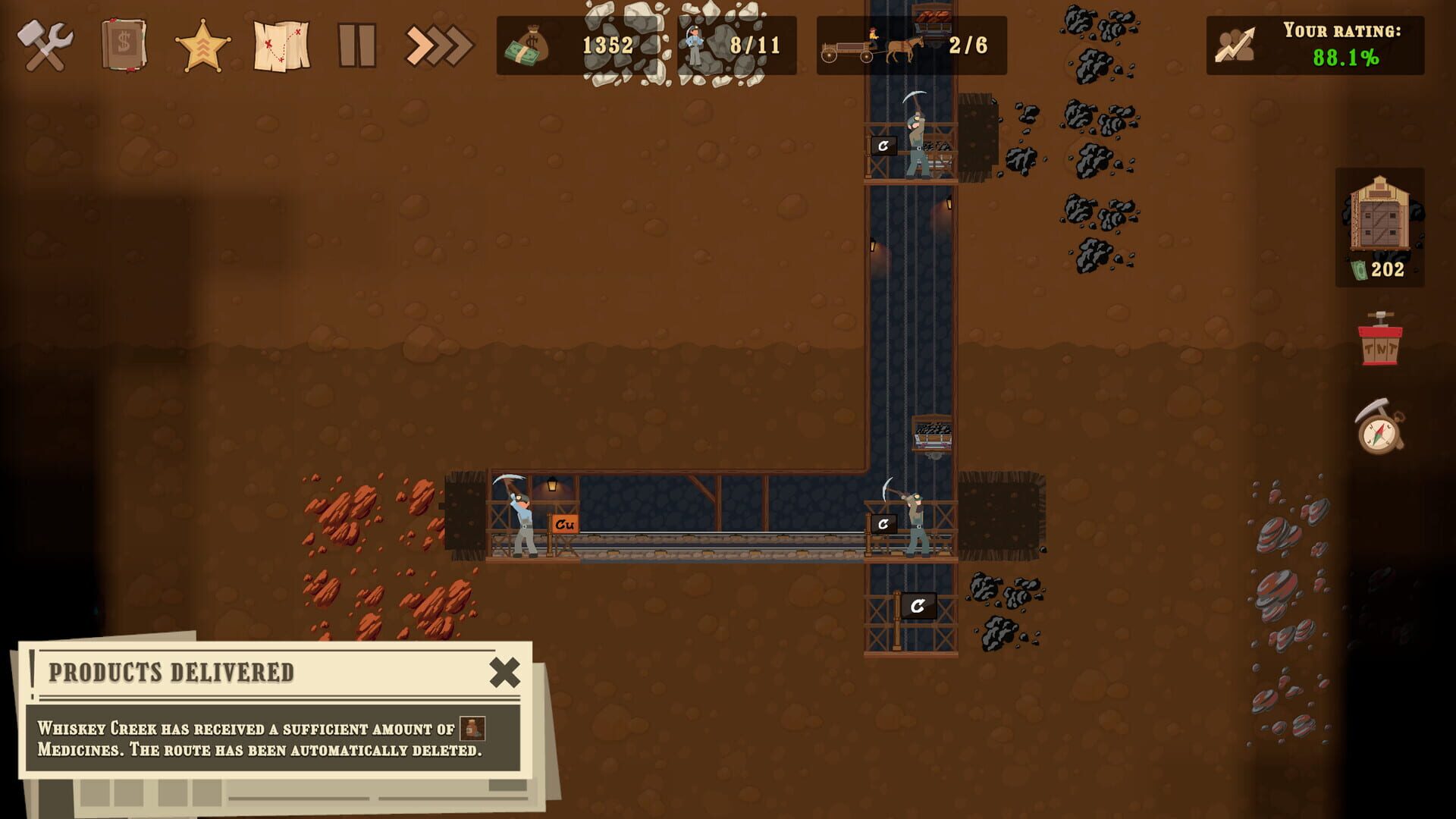The width and height of the screenshot is (1456, 819).
Task: Toggle repeat marker above the top miner
Action: click(883, 145)
